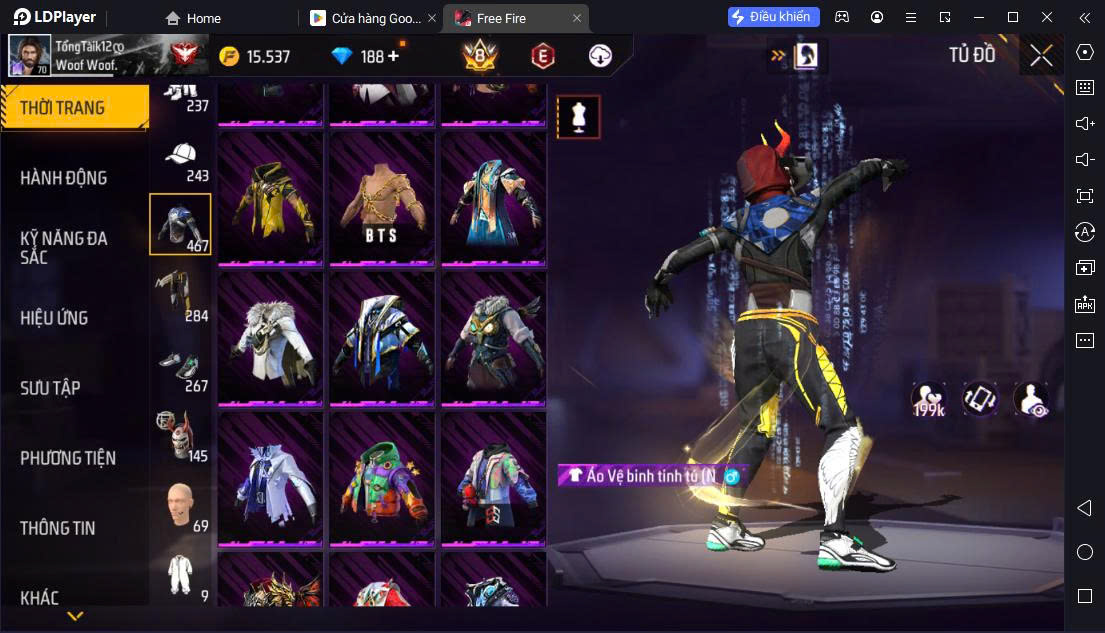Add diamonds using the plus button
The width and height of the screenshot is (1105, 633).
pos(393,56)
